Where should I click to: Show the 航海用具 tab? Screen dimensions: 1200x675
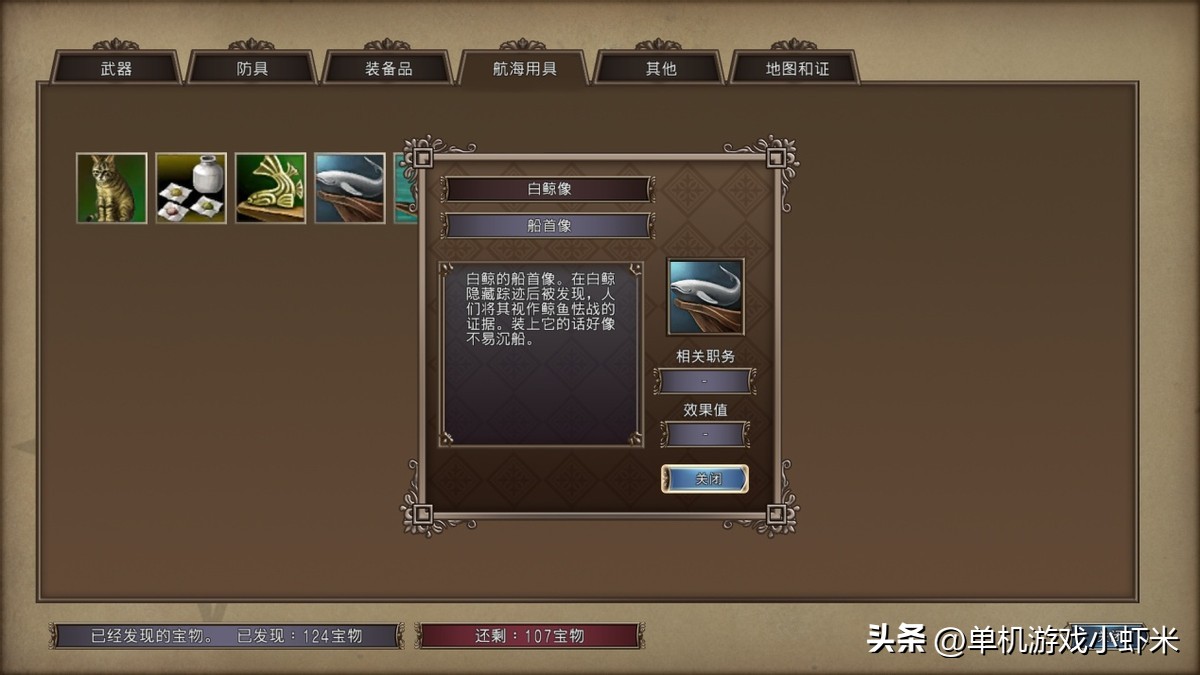coord(524,69)
